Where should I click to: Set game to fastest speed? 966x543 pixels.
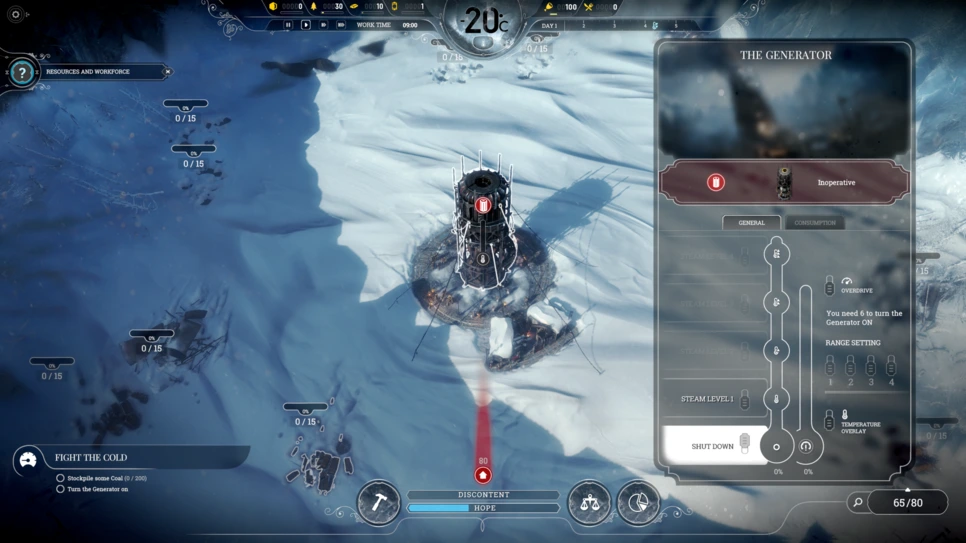click(x=341, y=25)
